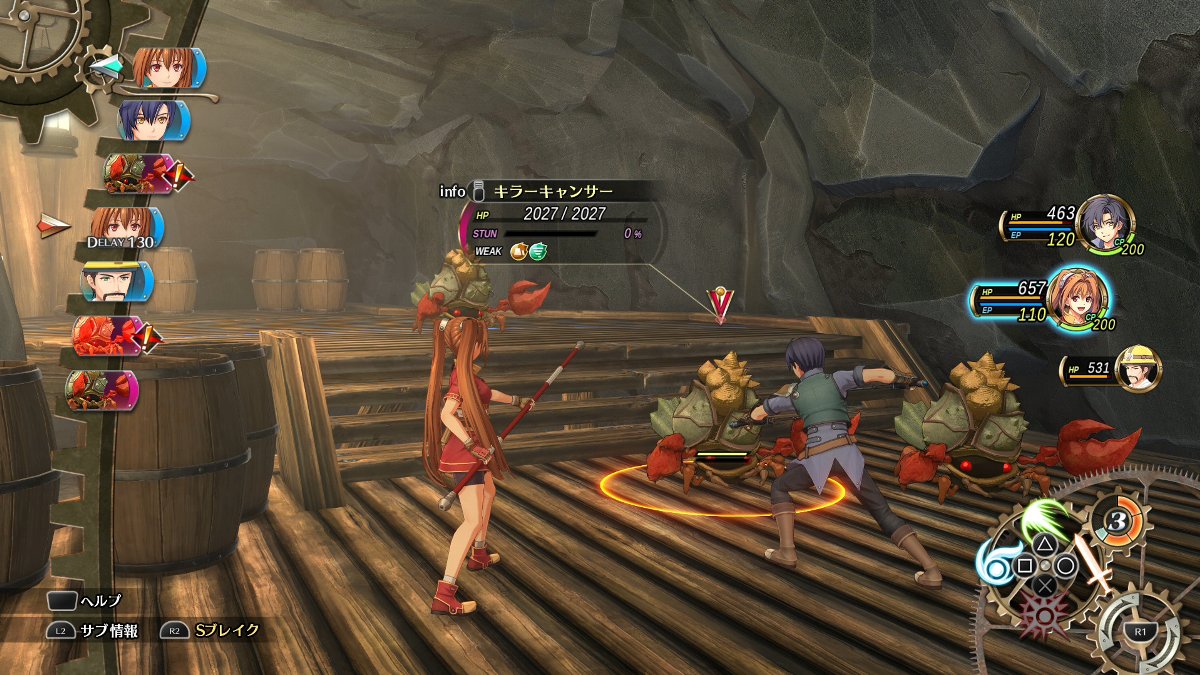Screen dimensions: 1200x675
Task: Click Estelle's highlighted party status portrait
Action: click(x=1073, y=297)
